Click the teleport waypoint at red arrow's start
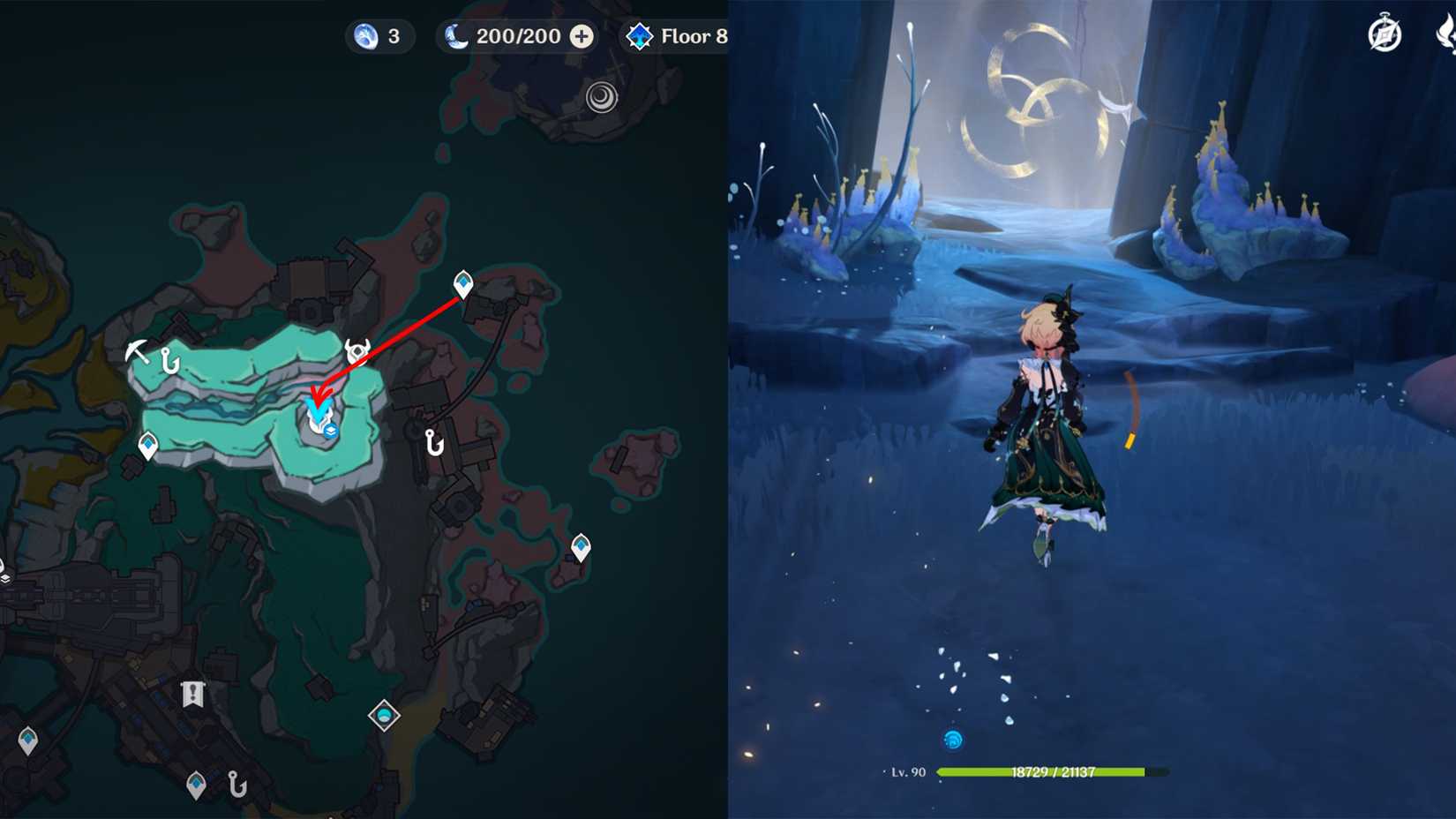This screenshot has height=819, width=1456. (462, 282)
